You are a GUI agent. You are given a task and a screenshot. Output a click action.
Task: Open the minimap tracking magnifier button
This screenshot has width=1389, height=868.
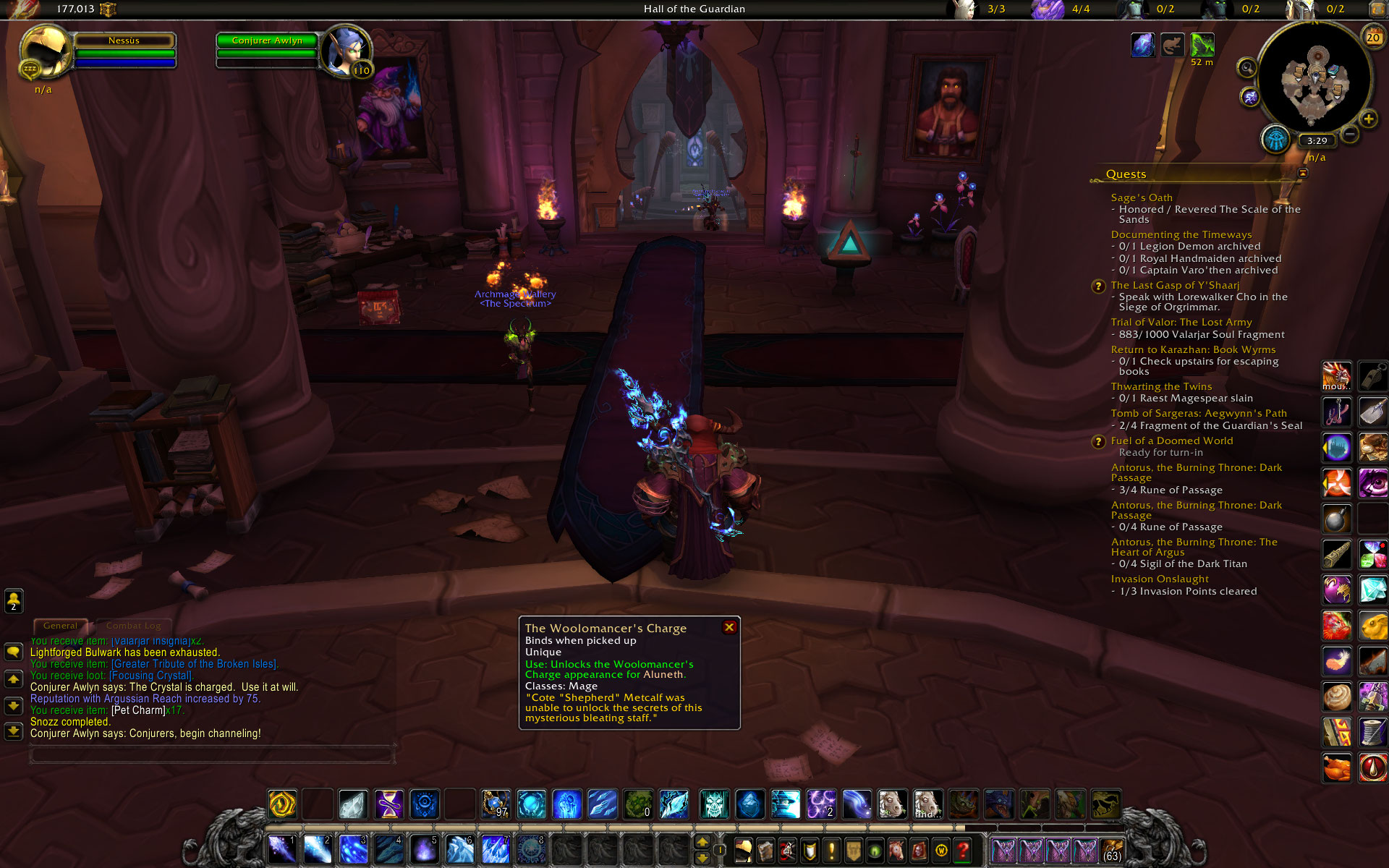(x=1246, y=68)
